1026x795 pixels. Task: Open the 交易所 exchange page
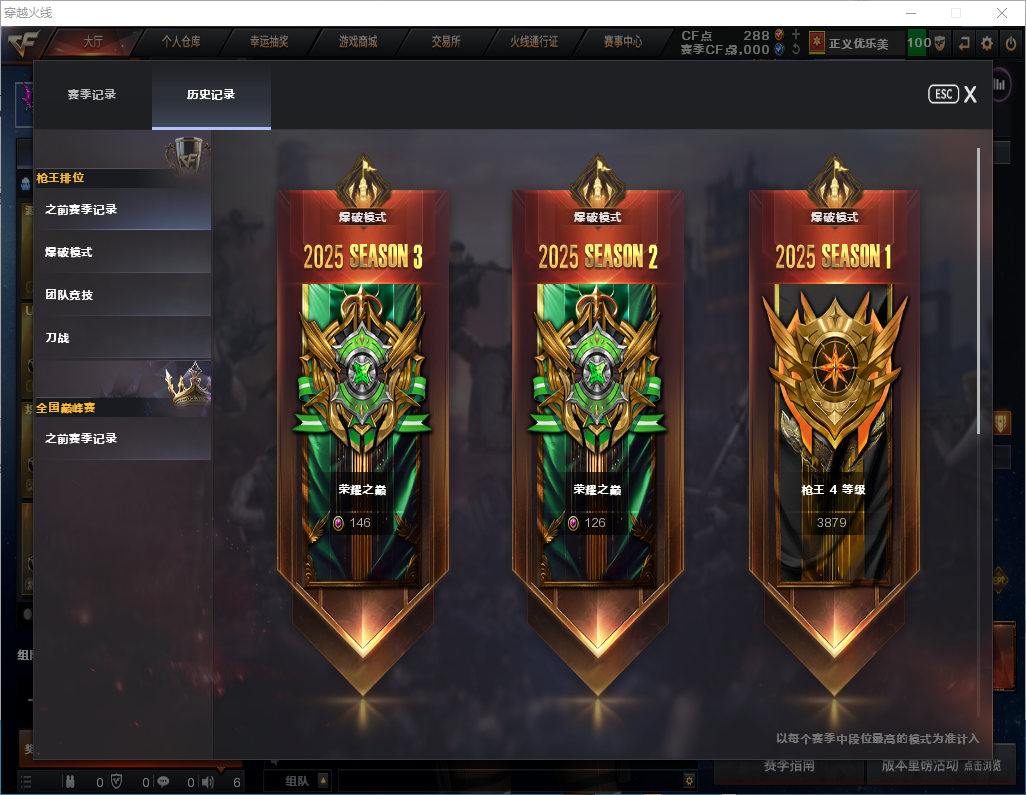446,42
